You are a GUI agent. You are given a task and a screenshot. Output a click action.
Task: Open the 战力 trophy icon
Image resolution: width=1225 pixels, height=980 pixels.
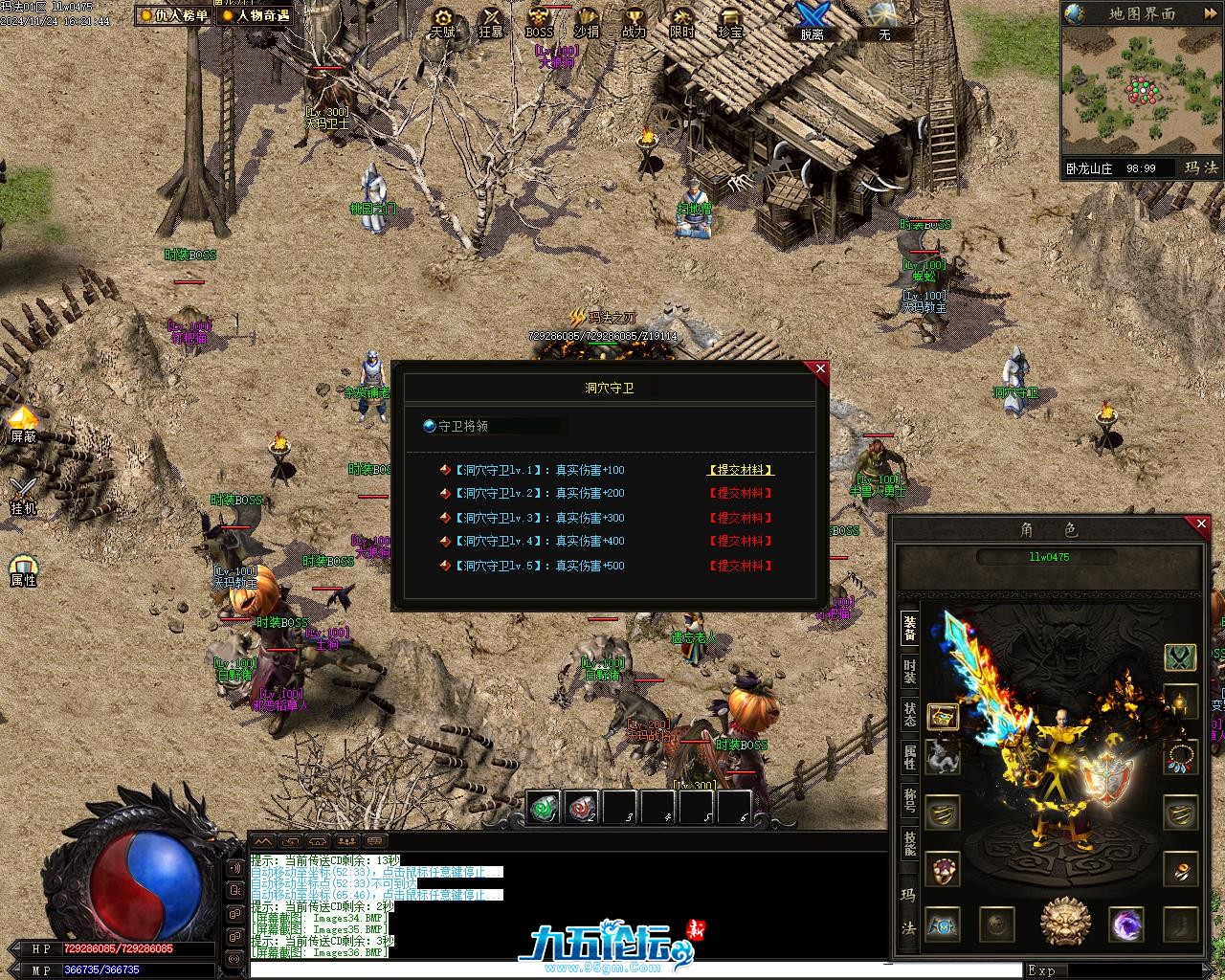[634, 21]
